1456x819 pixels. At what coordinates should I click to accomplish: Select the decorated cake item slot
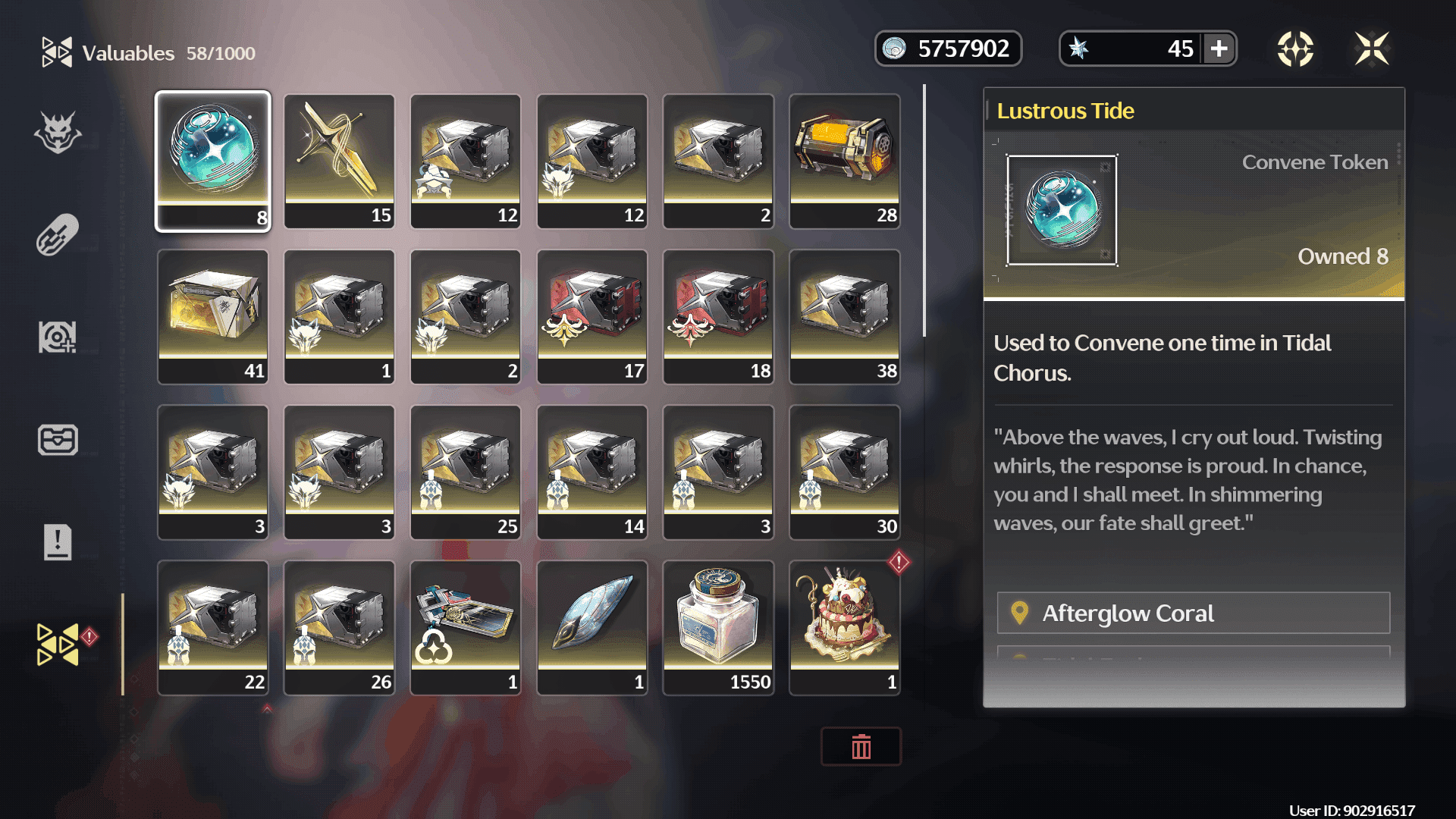[x=845, y=627]
